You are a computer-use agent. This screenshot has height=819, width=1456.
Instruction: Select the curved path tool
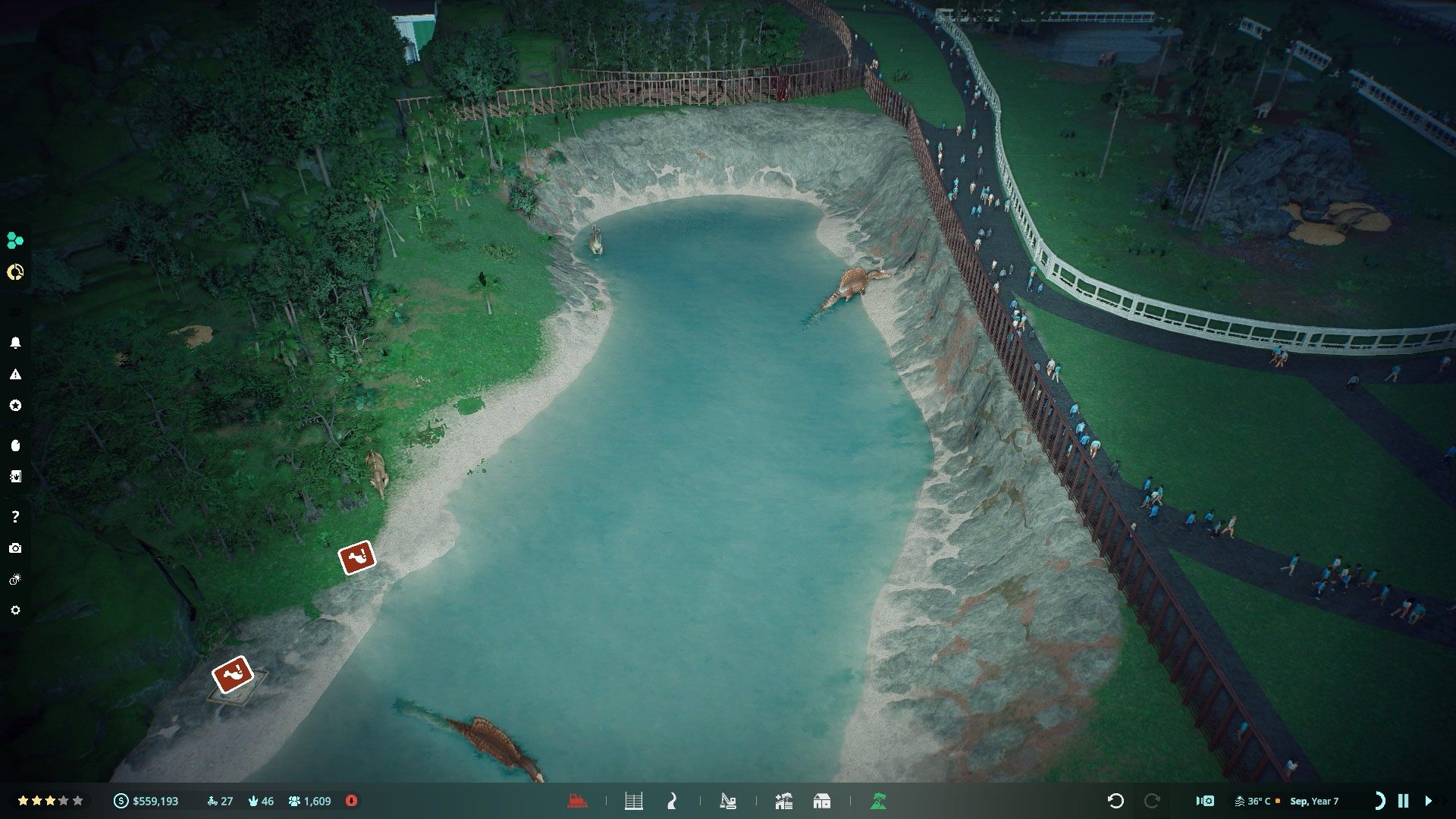(x=672, y=801)
